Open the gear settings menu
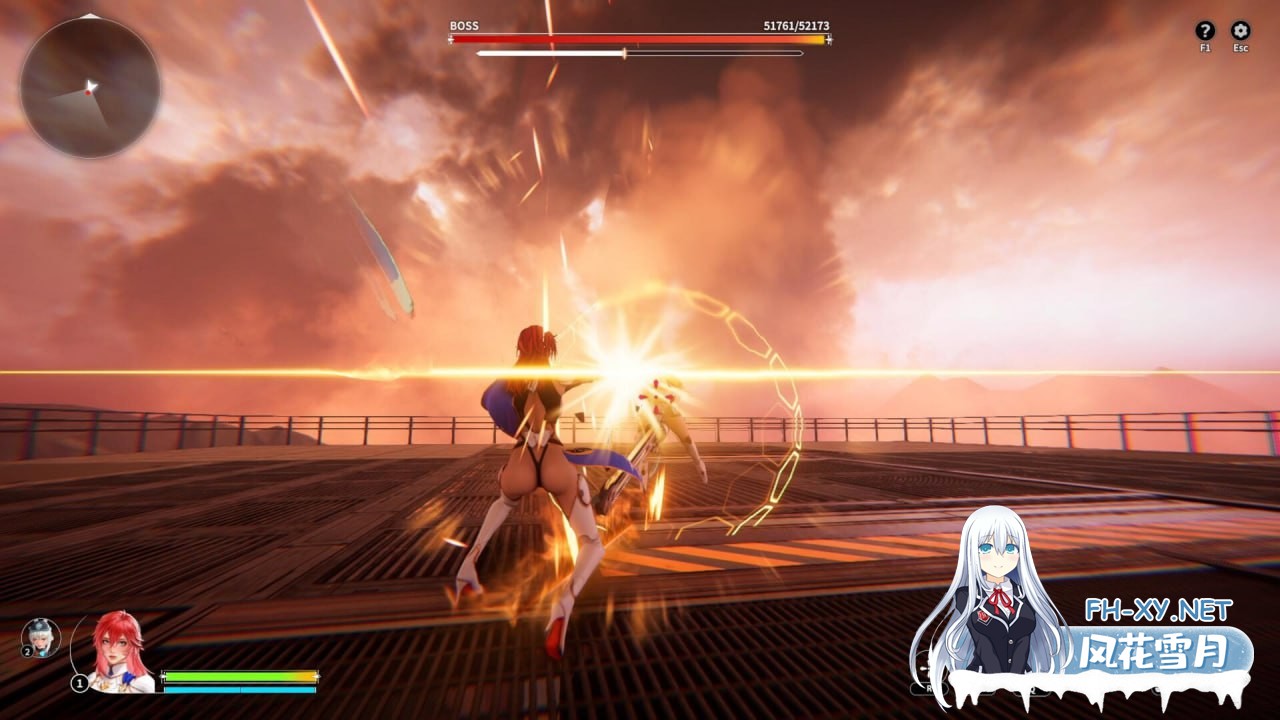 tap(1240, 31)
